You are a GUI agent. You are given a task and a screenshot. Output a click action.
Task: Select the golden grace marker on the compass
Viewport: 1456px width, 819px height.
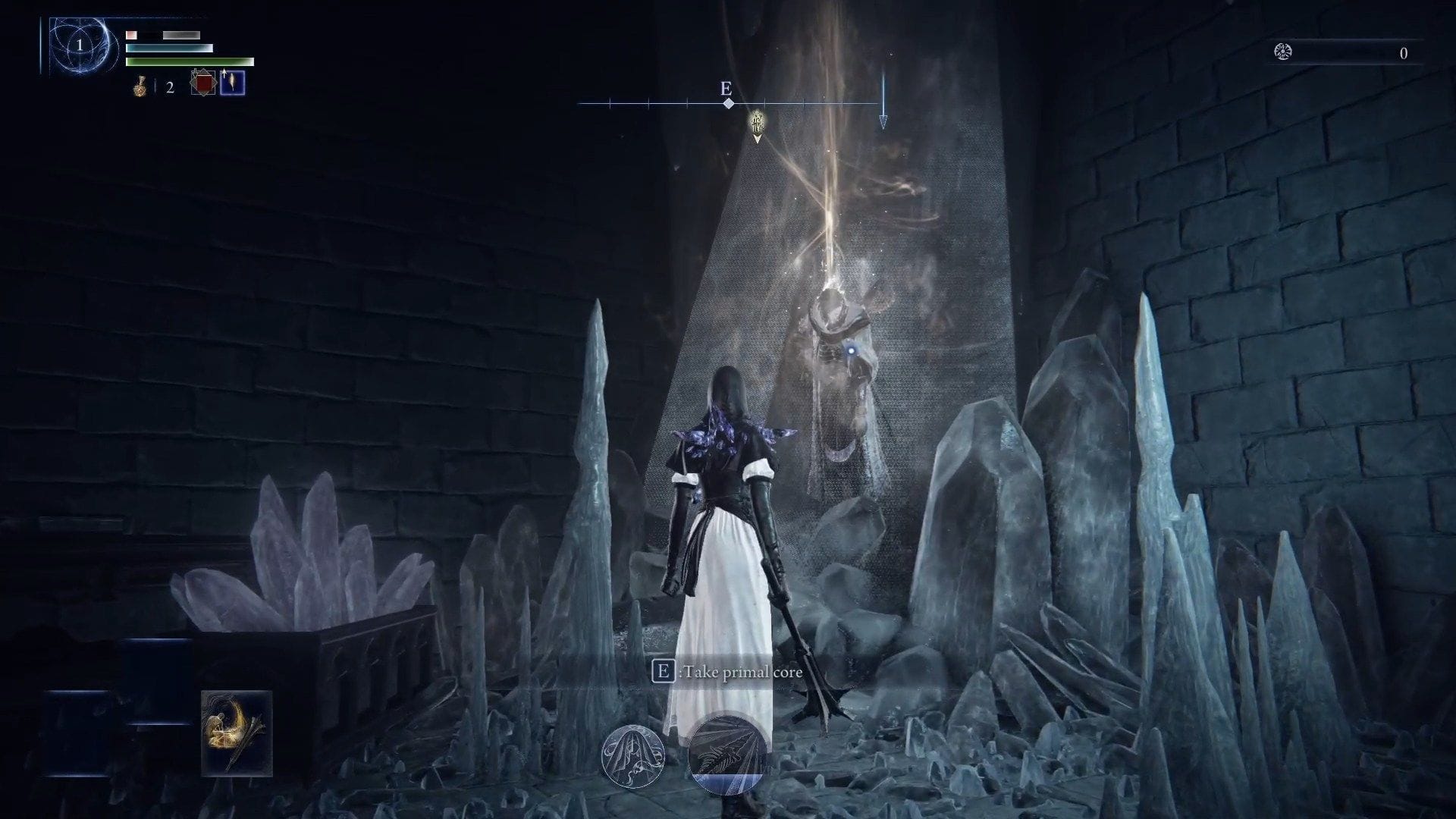pyautogui.click(x=755, y=121)
